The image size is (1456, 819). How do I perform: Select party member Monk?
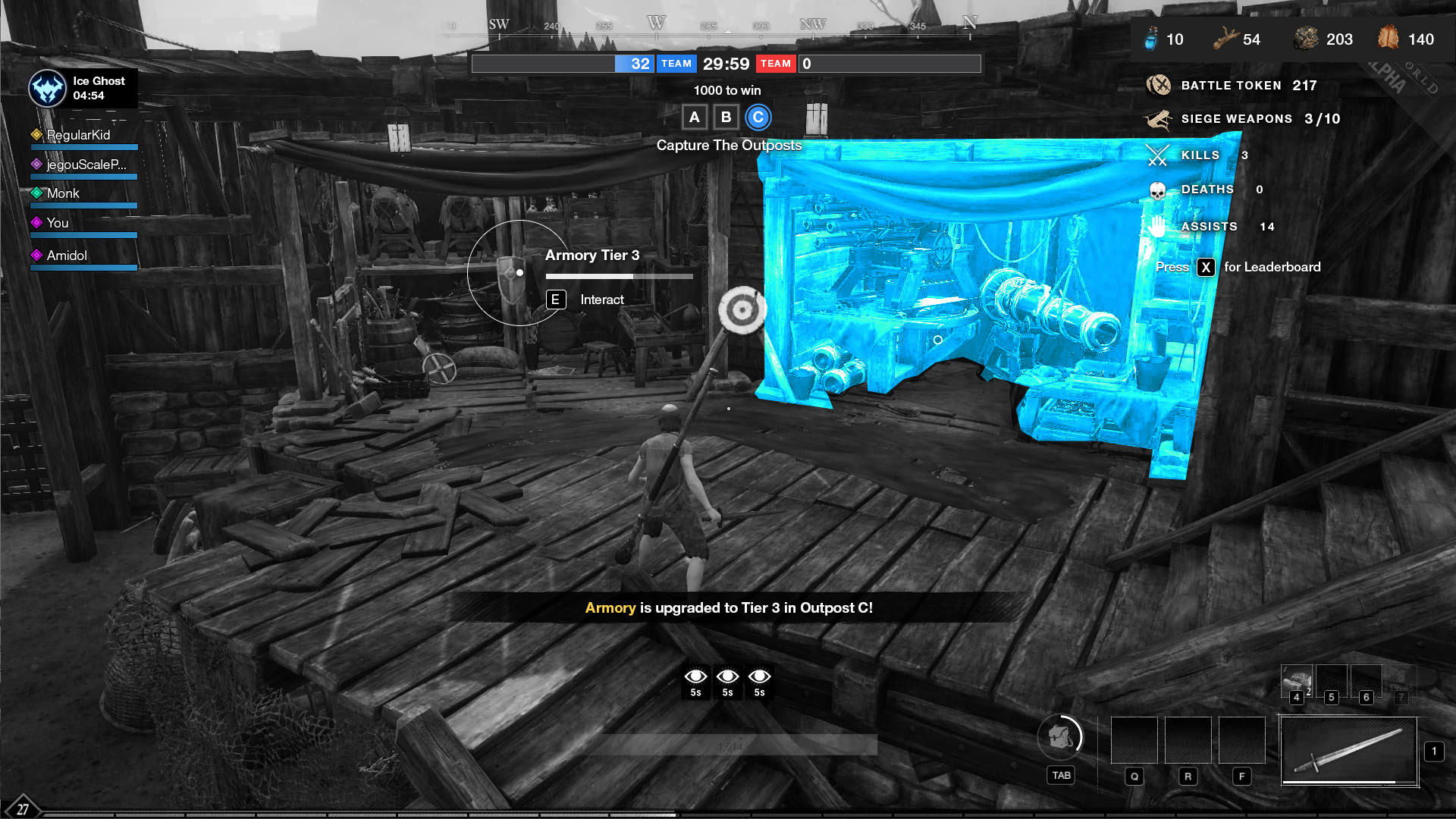pyautogui.click(x=63, y=193)
